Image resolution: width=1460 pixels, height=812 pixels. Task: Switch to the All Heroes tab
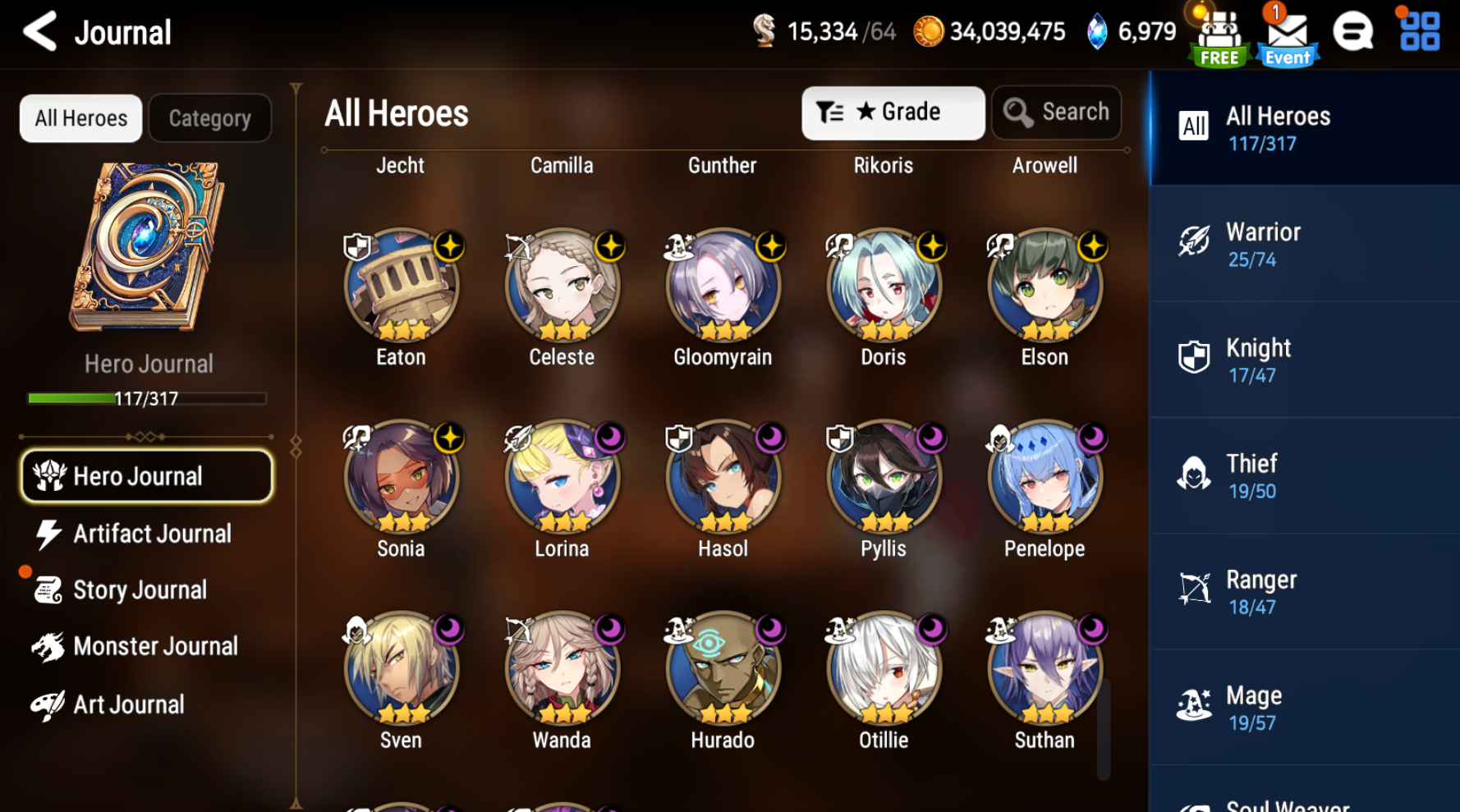[80, 117]
